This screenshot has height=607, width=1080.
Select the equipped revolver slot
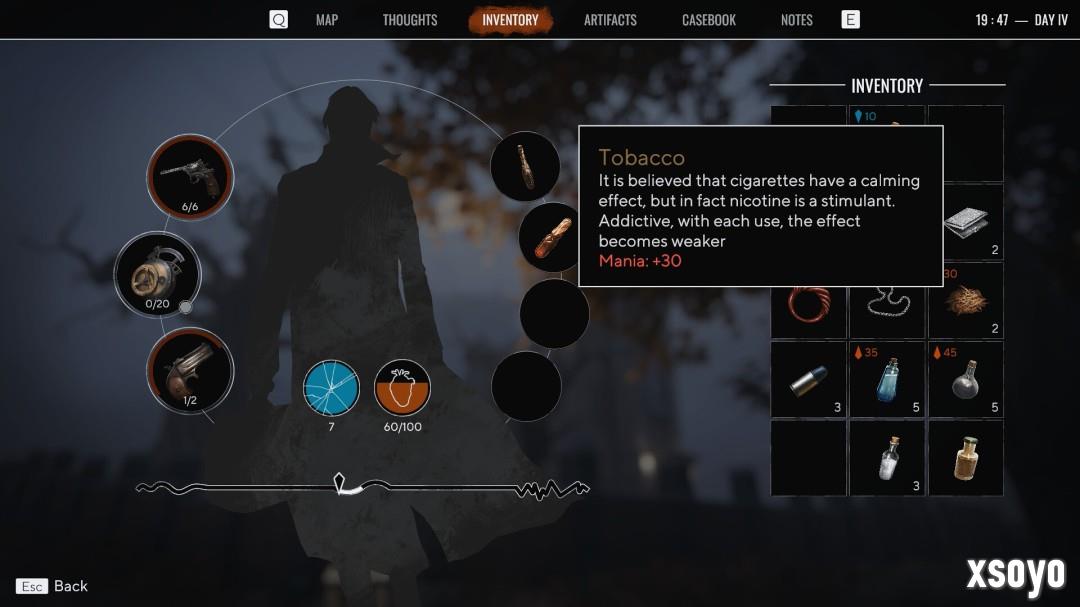click(190, 177)
